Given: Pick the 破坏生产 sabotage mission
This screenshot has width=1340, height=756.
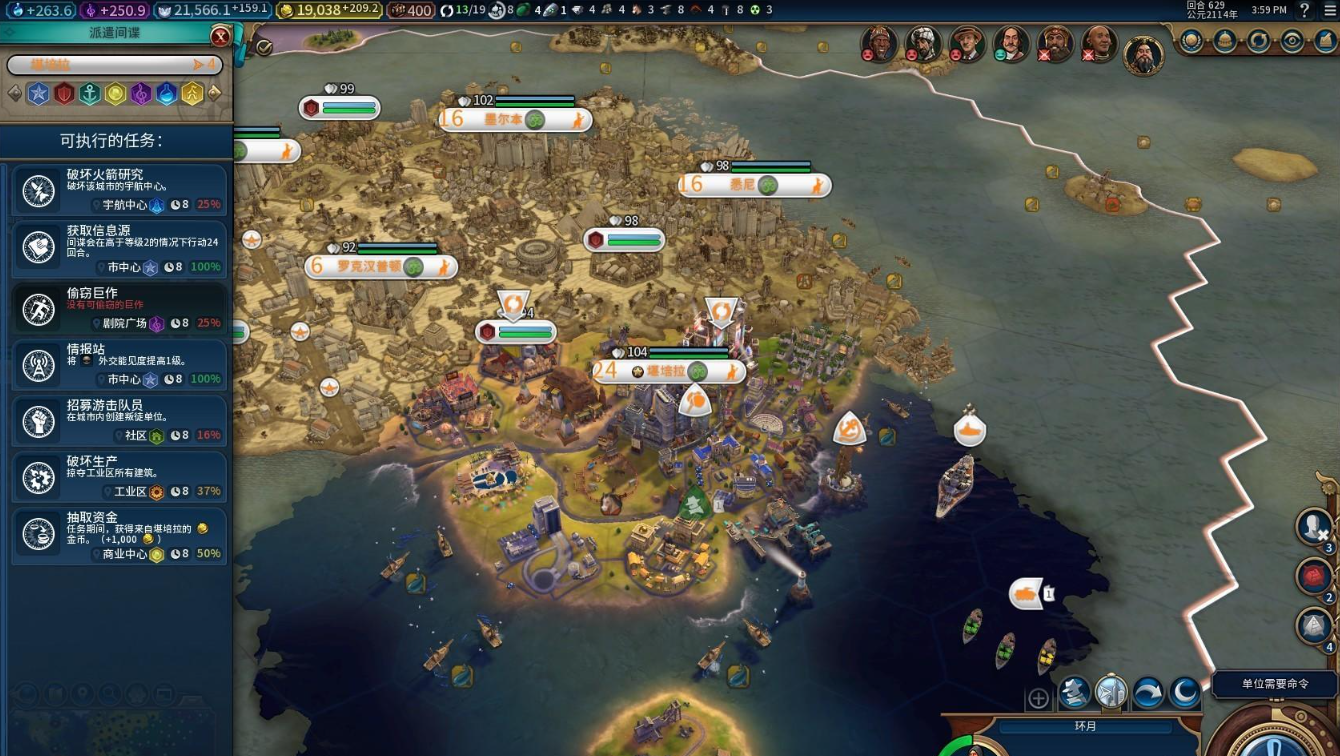Looking at the screenshot, I should point(119,476).
